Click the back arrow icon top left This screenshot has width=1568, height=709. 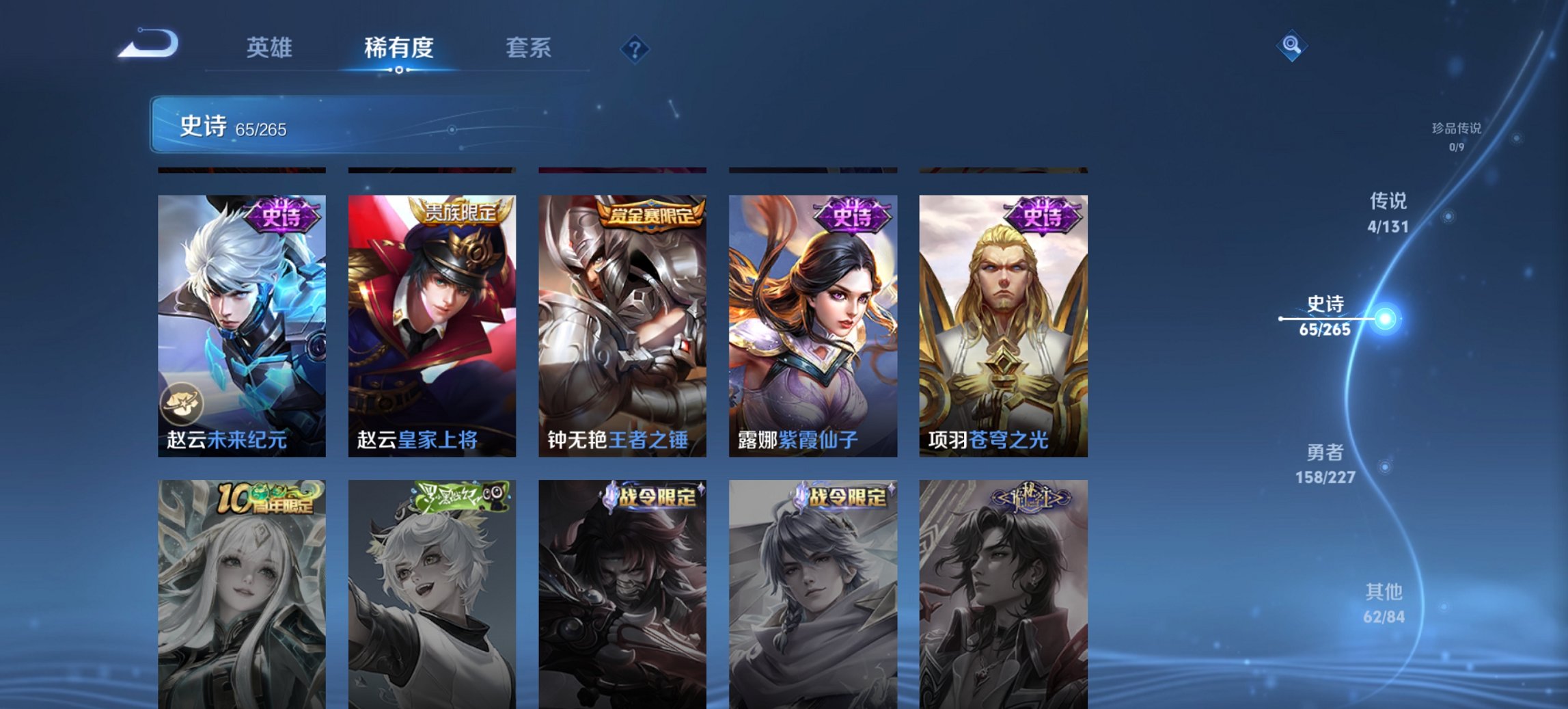coord(147,46)
